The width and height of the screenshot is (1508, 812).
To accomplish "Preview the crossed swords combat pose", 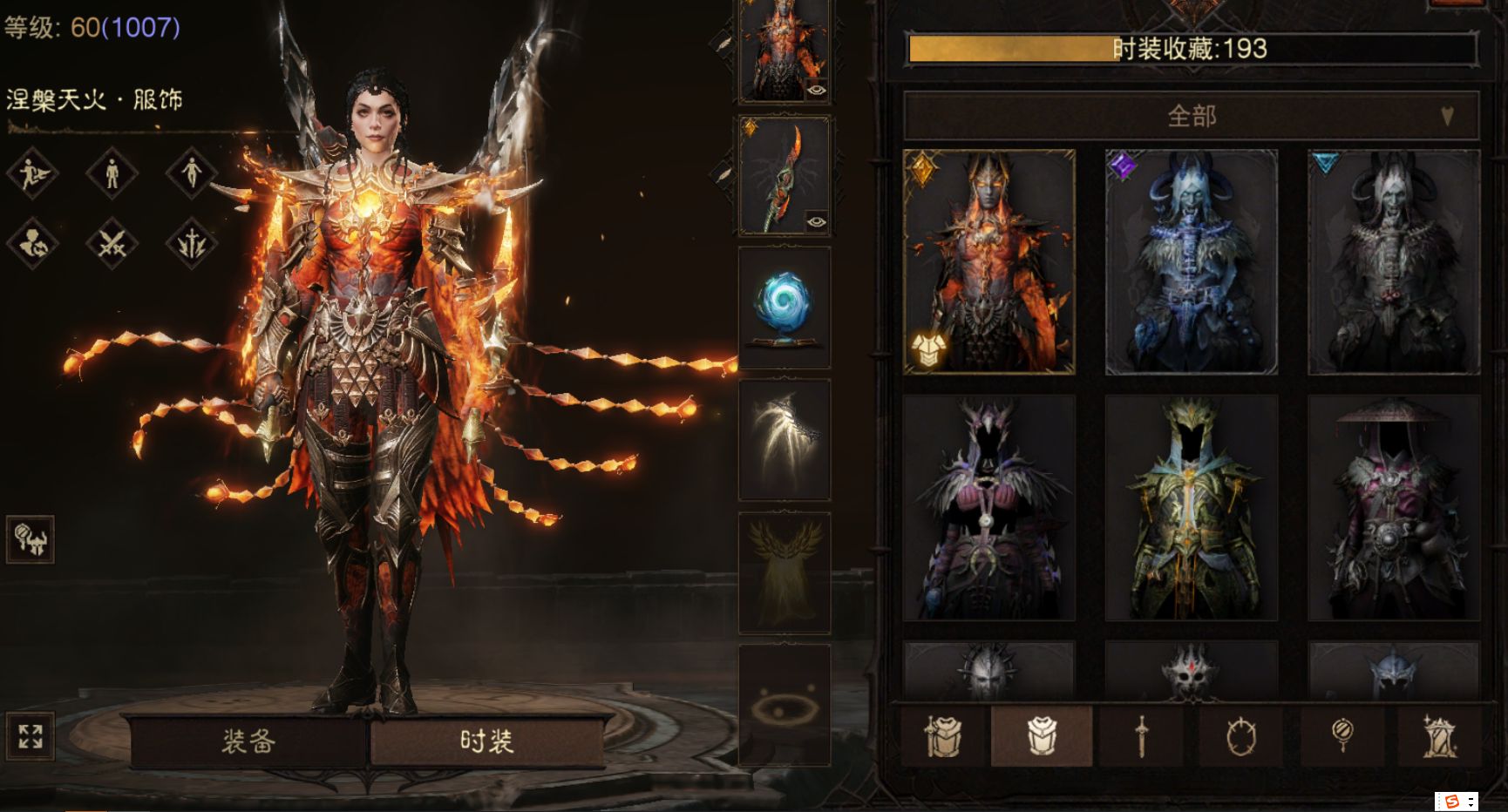I will (112, 244).
